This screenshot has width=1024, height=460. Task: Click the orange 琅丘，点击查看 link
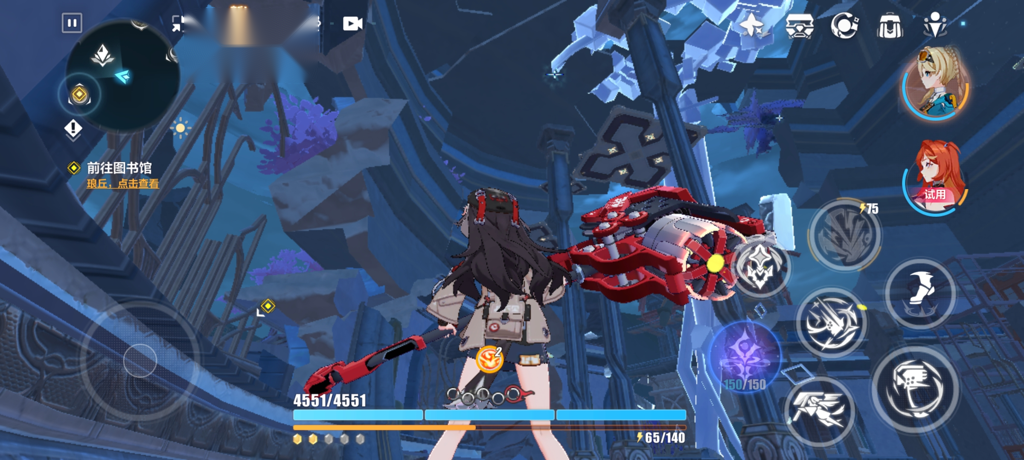(x=122, y=184)
